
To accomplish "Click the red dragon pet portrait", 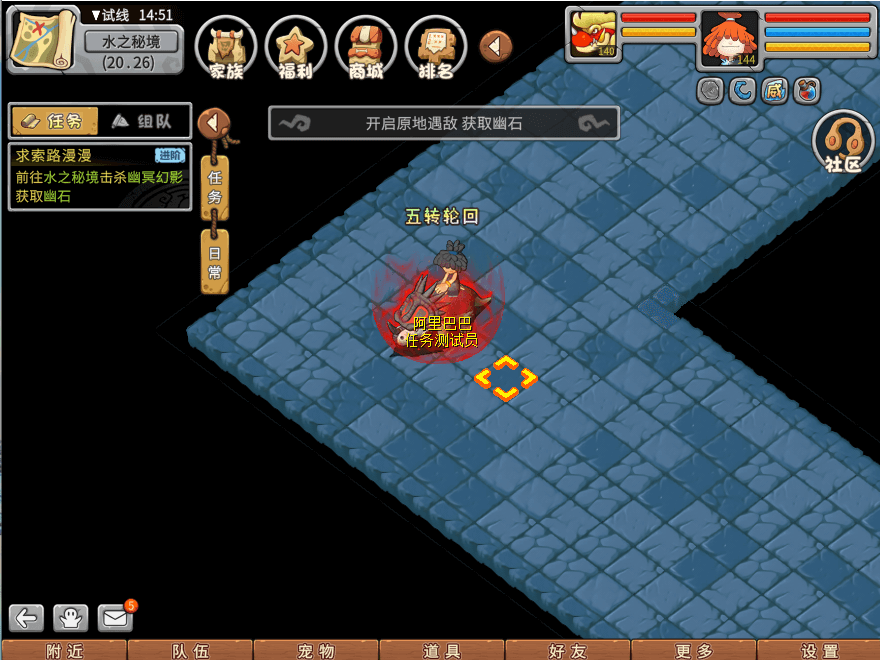I will pos(591,36).
